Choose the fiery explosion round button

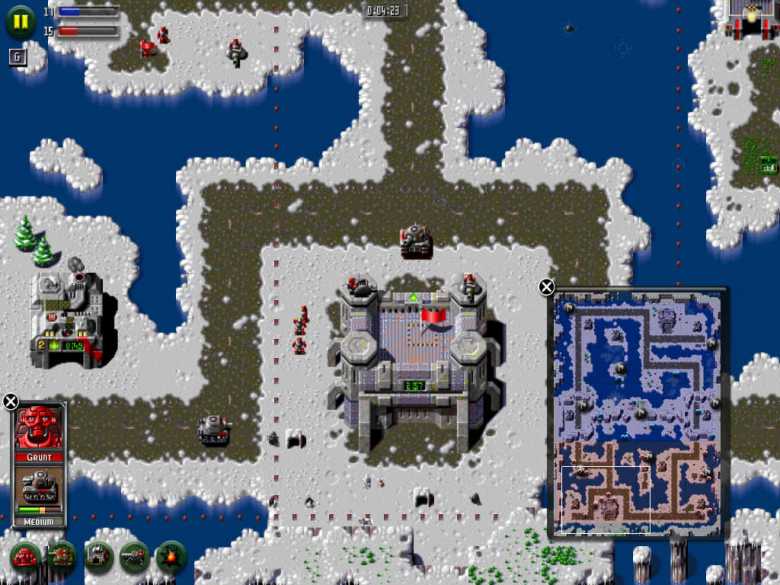(171, 555)
